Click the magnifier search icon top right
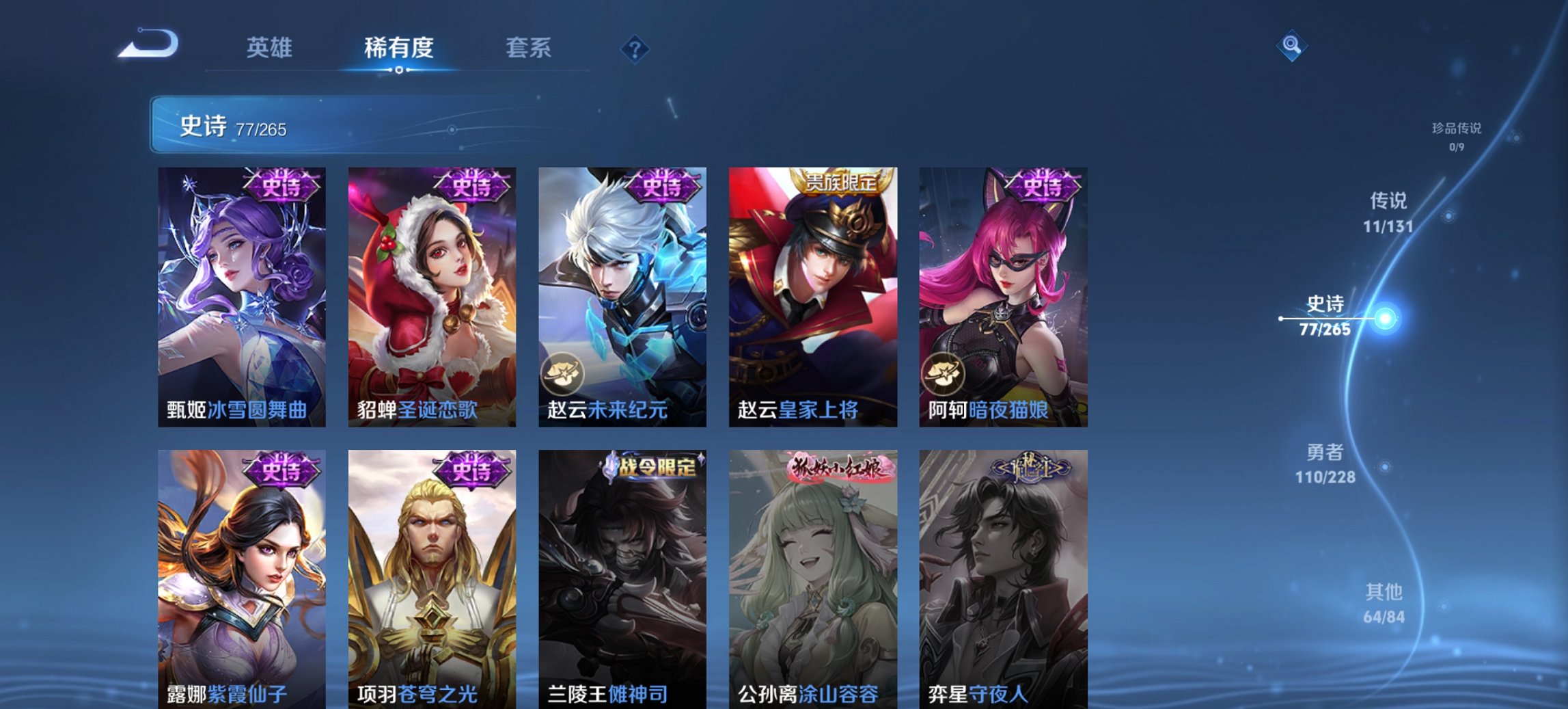1568x709 pixels. pyautogui.click(x=1291, y=47)
